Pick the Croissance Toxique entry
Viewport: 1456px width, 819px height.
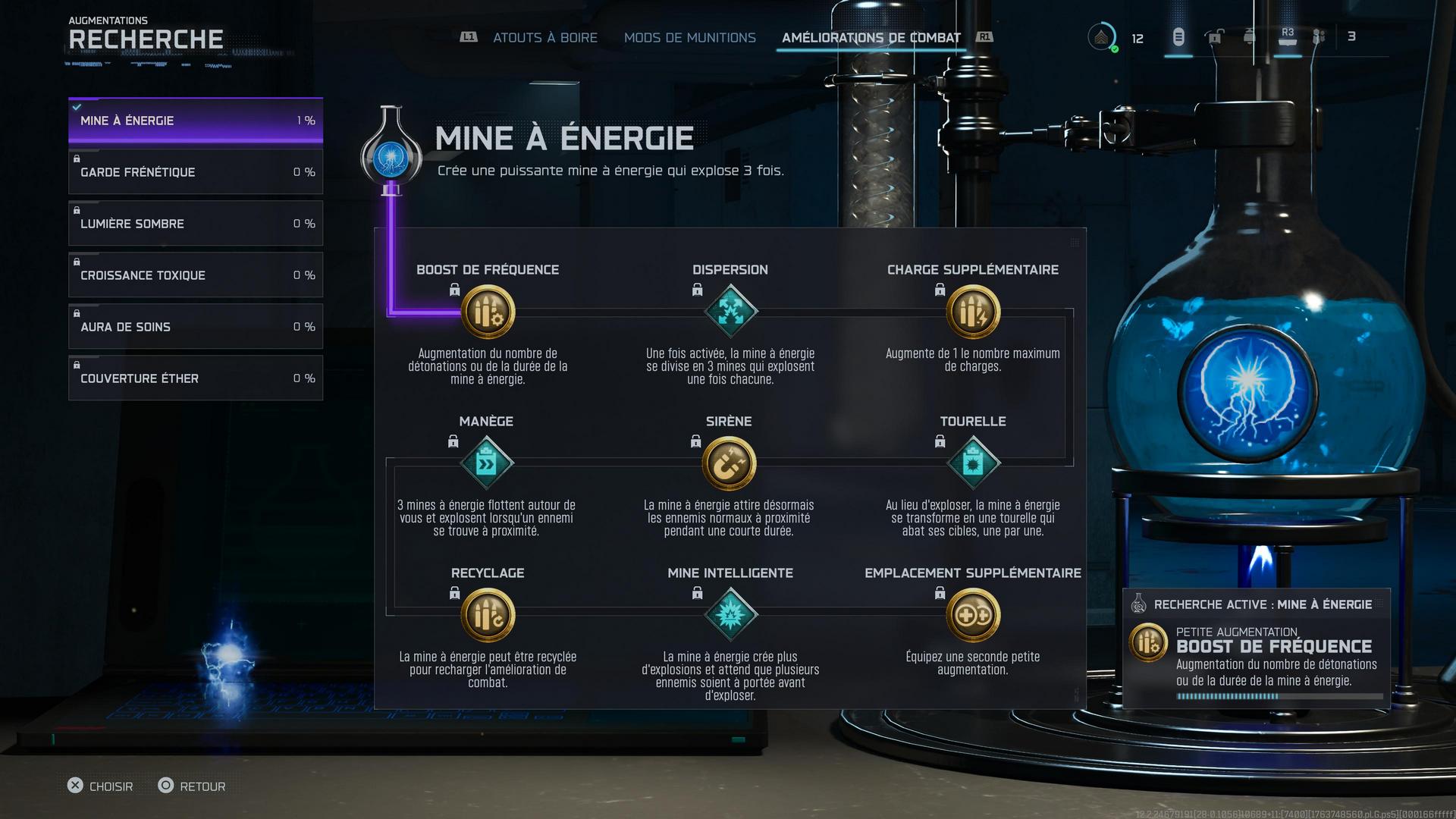(x=196, y=275)
